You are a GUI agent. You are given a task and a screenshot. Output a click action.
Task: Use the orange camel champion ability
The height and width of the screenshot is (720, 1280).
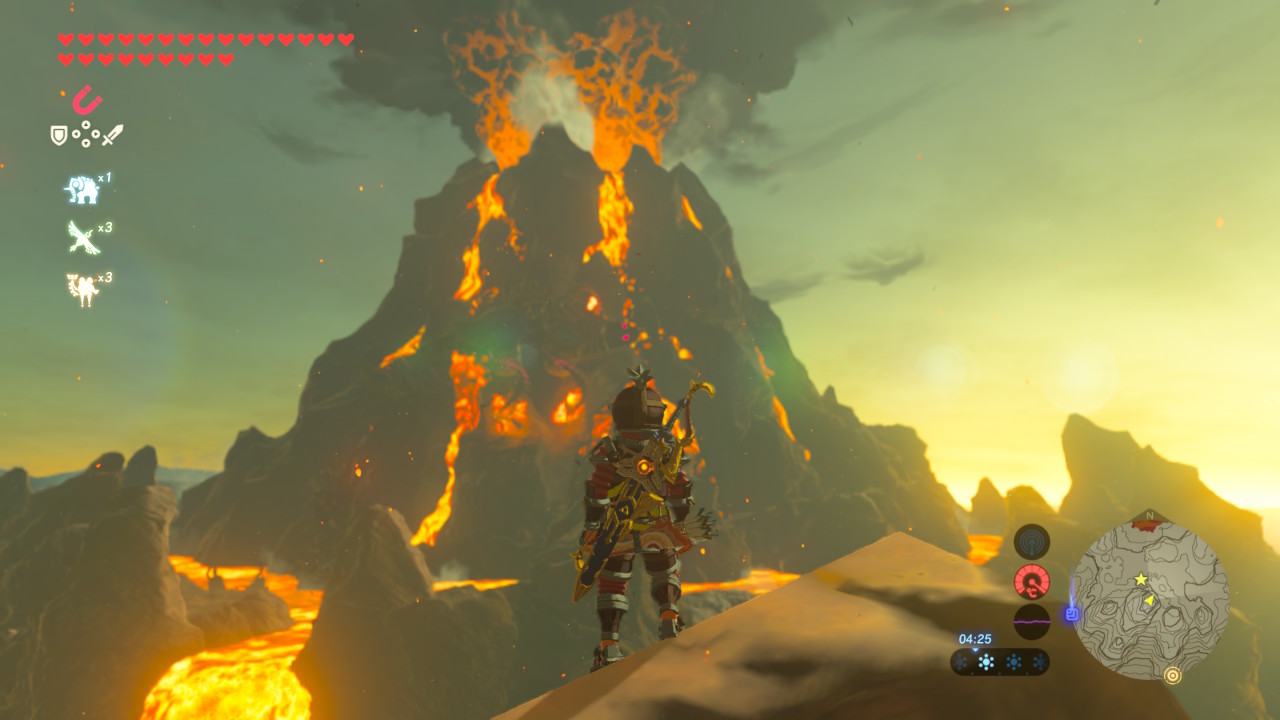[x=81, y=289]
